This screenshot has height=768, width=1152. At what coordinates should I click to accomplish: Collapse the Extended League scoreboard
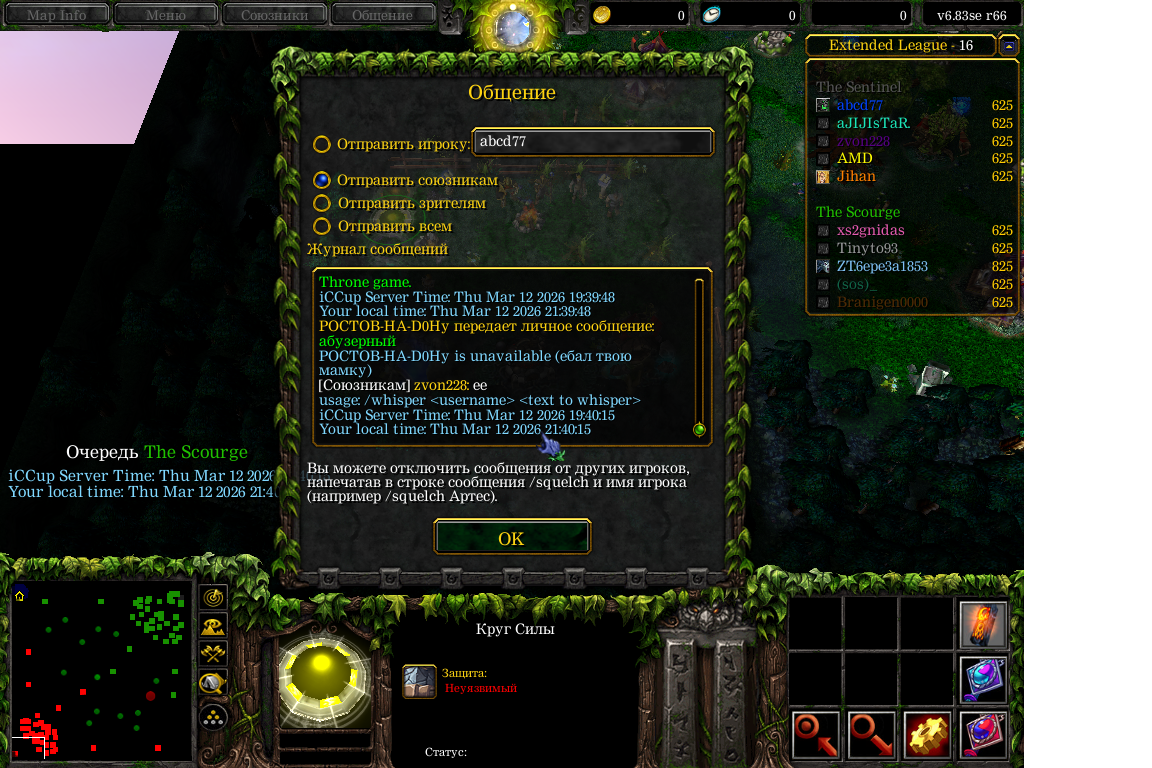point(1009,46)
